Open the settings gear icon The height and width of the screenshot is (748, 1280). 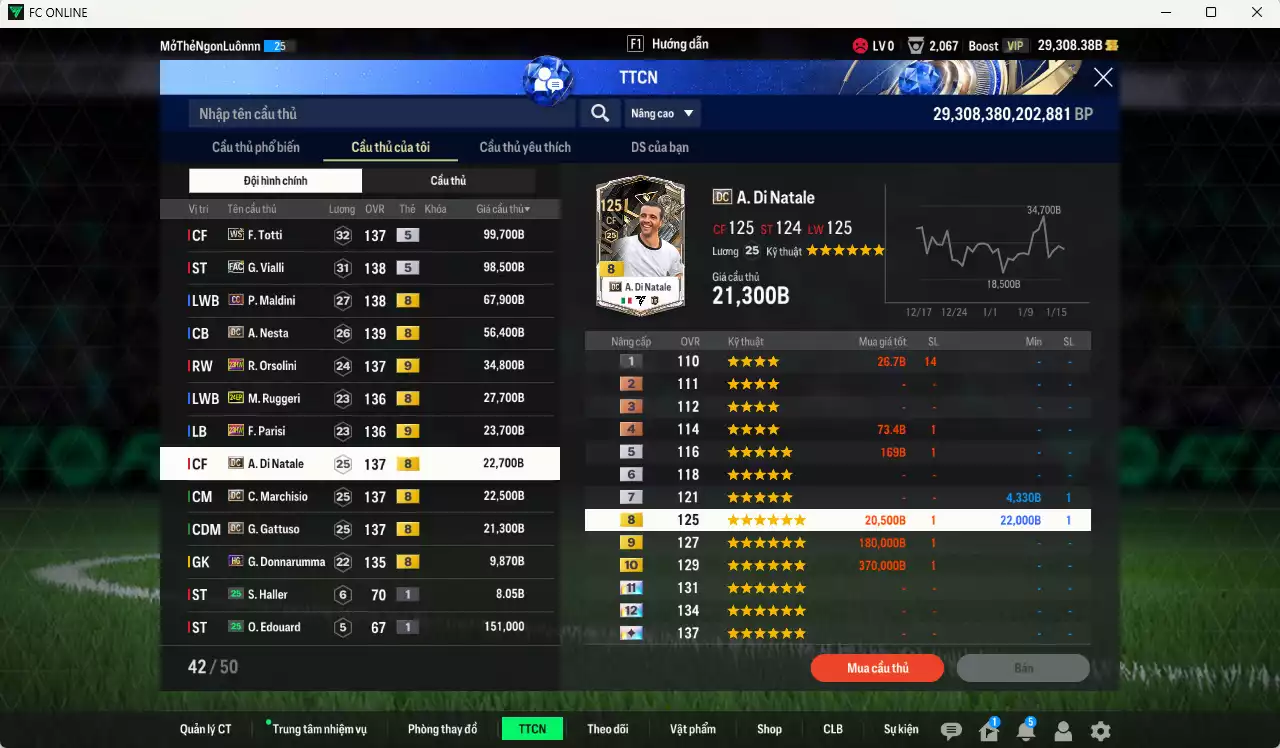click(x=1100, y=728)
